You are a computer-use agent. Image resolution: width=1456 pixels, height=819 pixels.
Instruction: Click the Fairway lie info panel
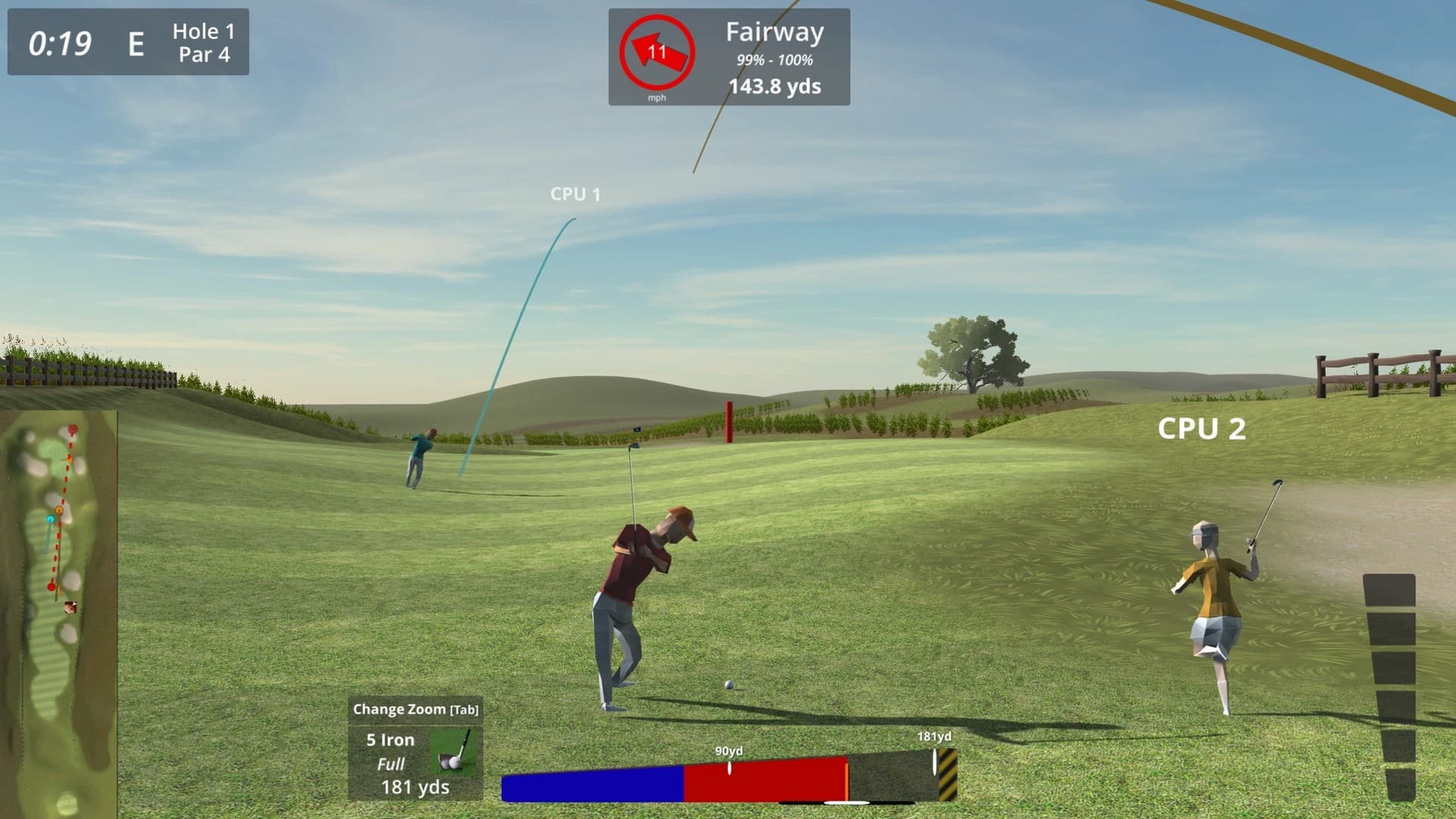(x=773, y=58)
